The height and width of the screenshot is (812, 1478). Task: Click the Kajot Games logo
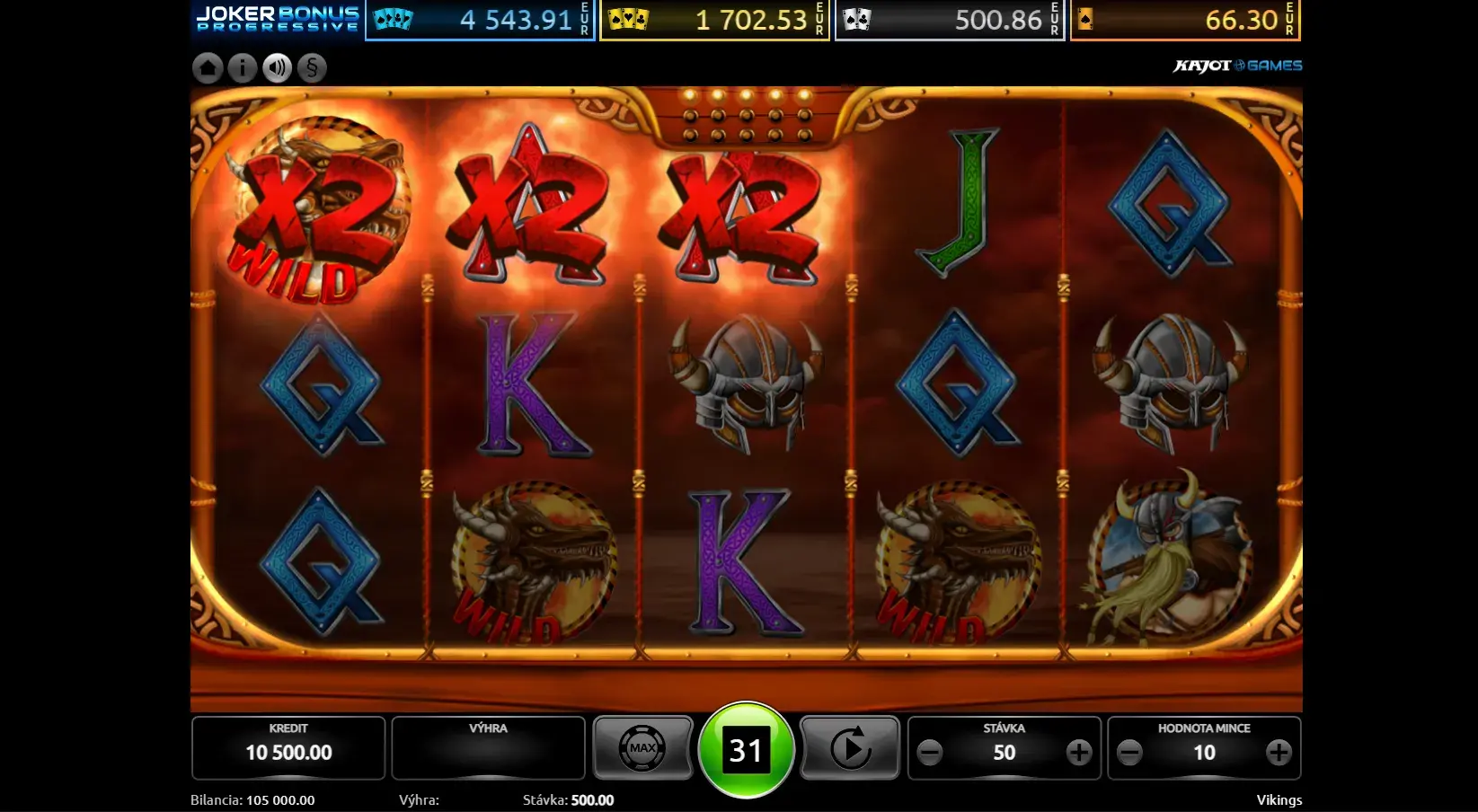(1237, 66)
